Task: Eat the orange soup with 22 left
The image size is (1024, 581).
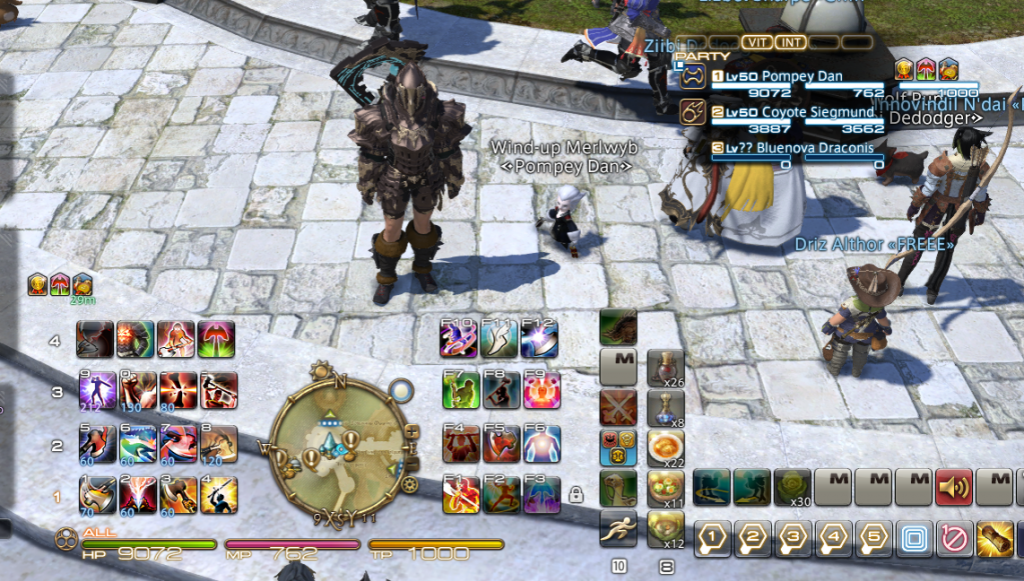Action: 665,448
